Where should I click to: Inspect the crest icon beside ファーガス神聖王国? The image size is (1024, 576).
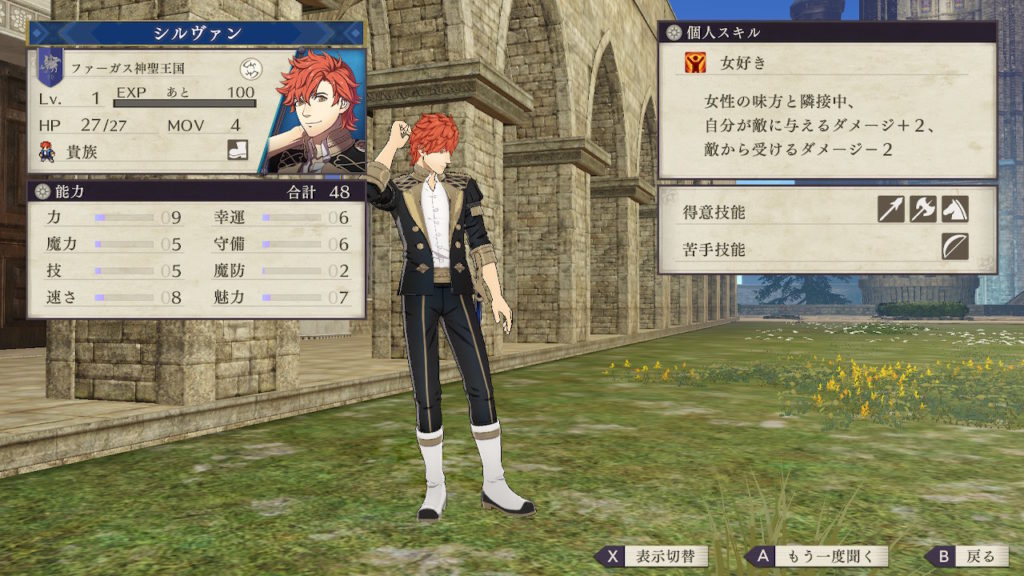[250, 69]
